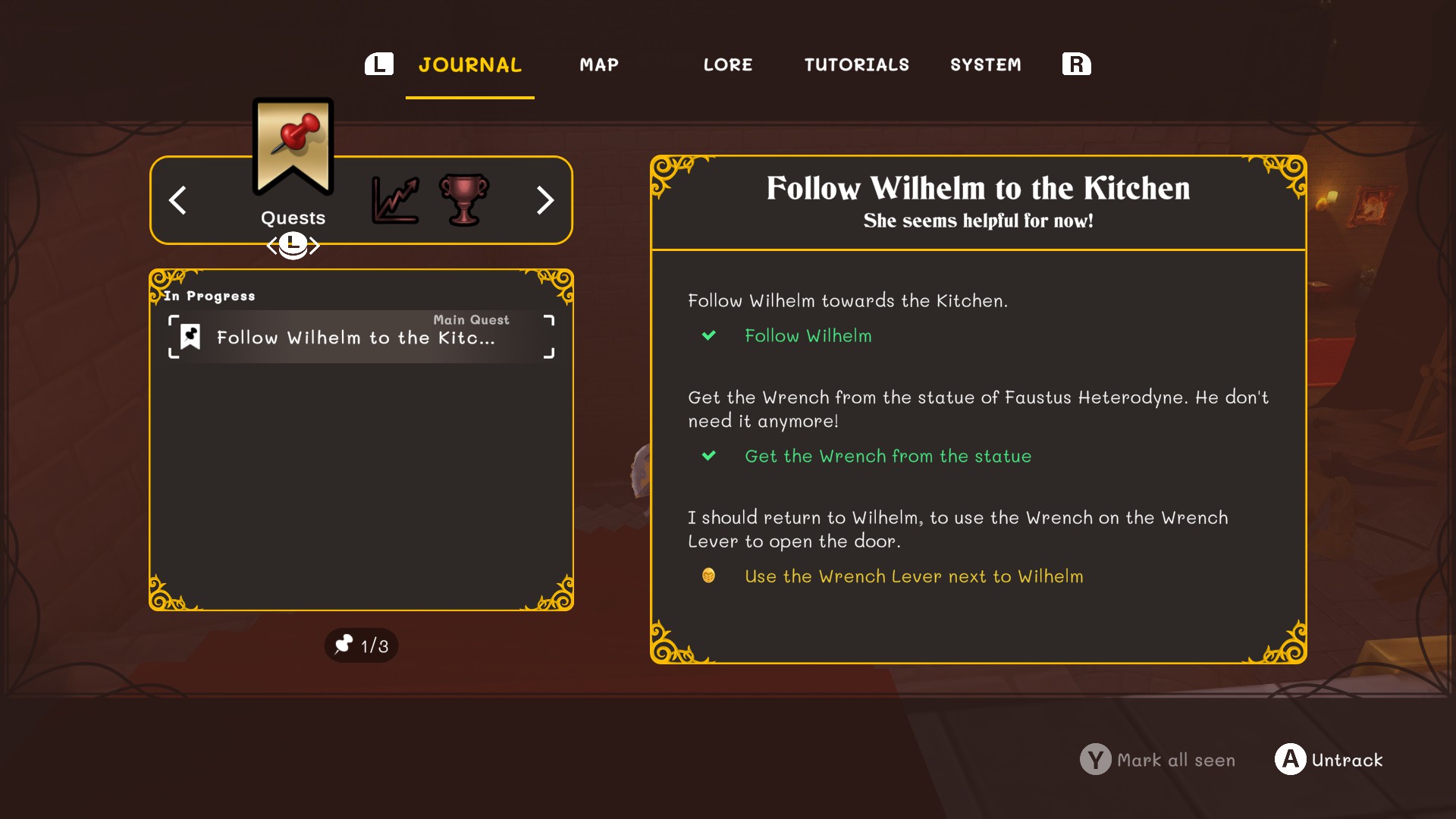Open the Map tab
The width and height of the screenshot is (1456, 819).
[x=599, y=65]
